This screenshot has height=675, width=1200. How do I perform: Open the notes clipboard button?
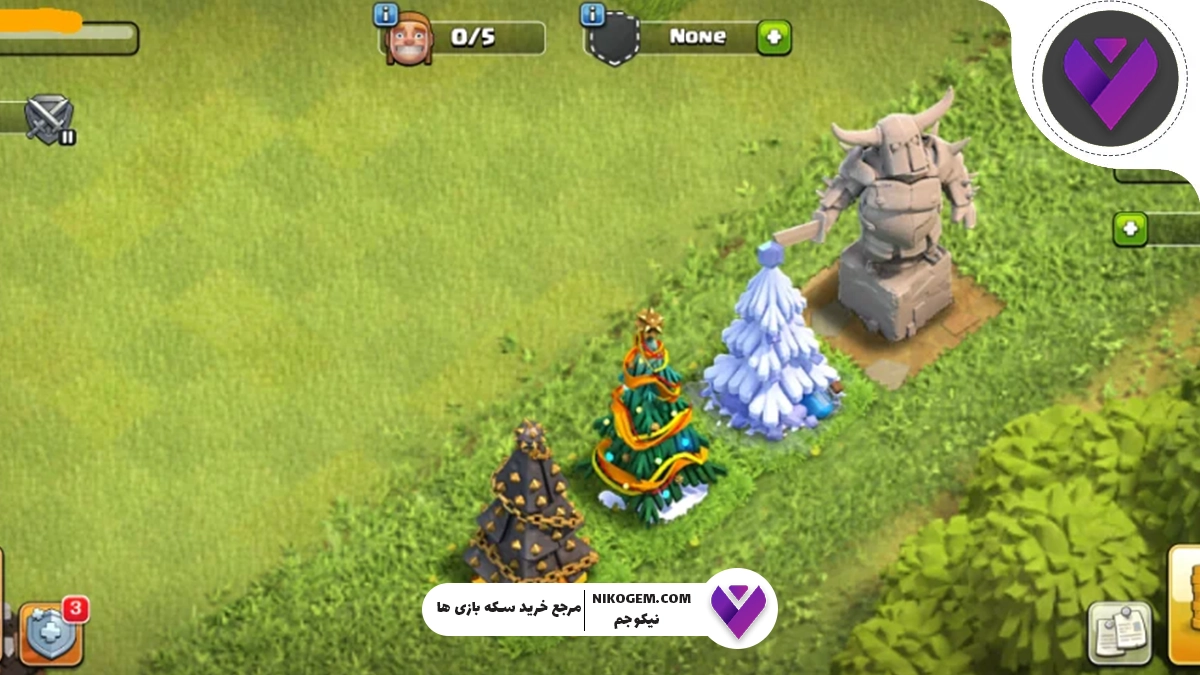pyautogui.click(x=1119, y=632)
